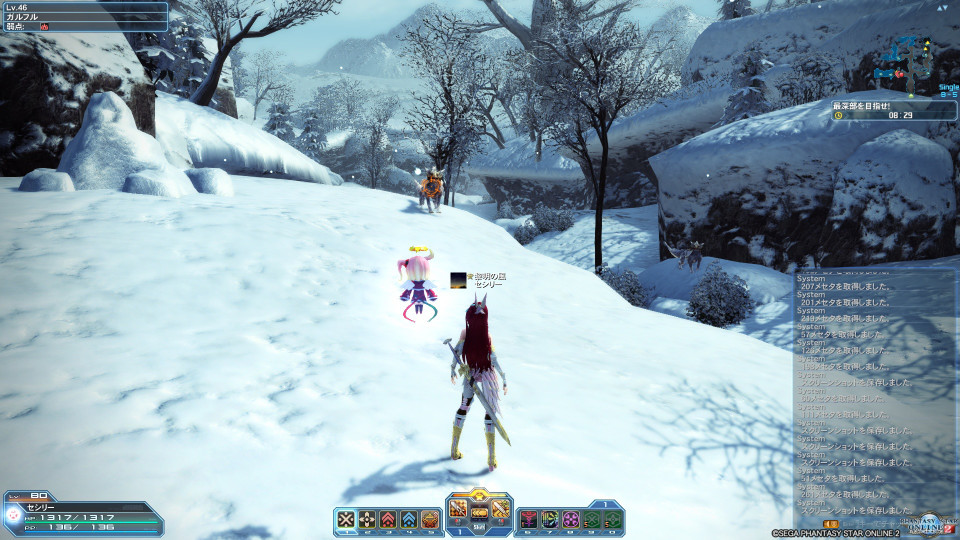The image size is (960, 540).
Task: Click the セシリー player status panel
Action: (x=83, y=514)
